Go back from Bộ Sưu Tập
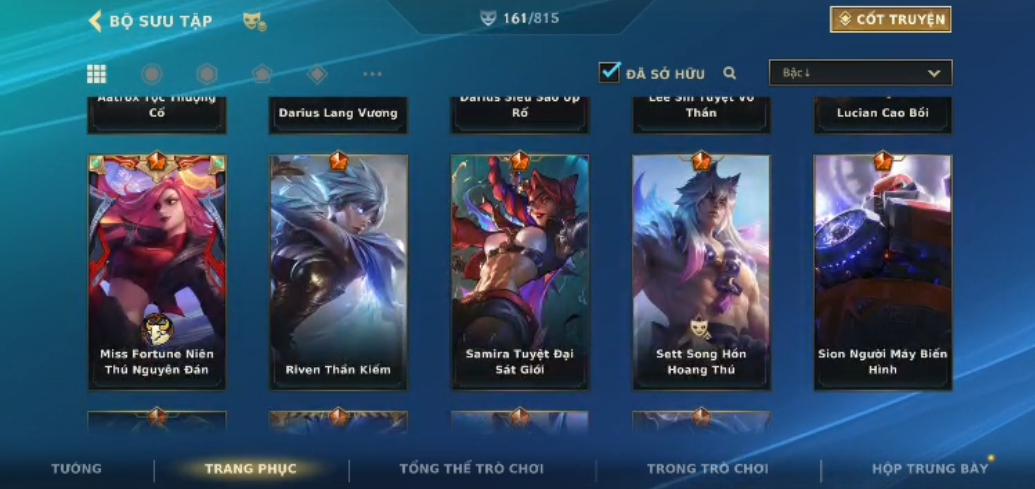Image resolution: width=1035 pixels, height=489 pixels. tap(96, 21)
